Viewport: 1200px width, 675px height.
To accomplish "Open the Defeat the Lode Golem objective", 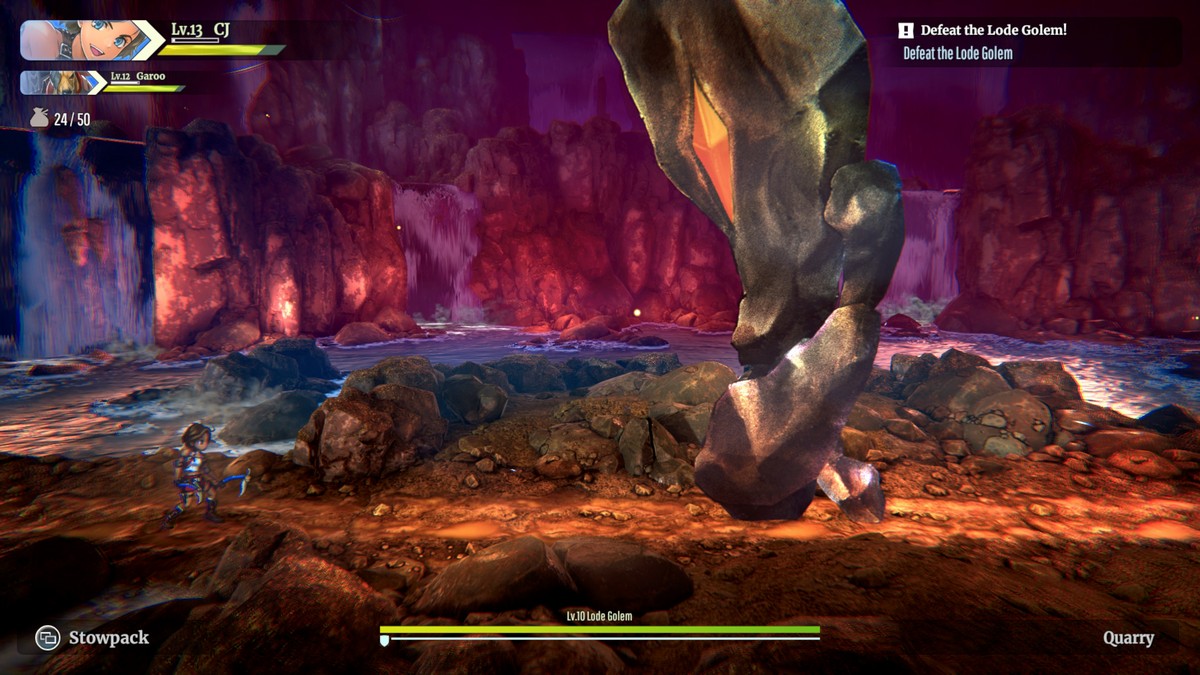I will pos(993,31).
